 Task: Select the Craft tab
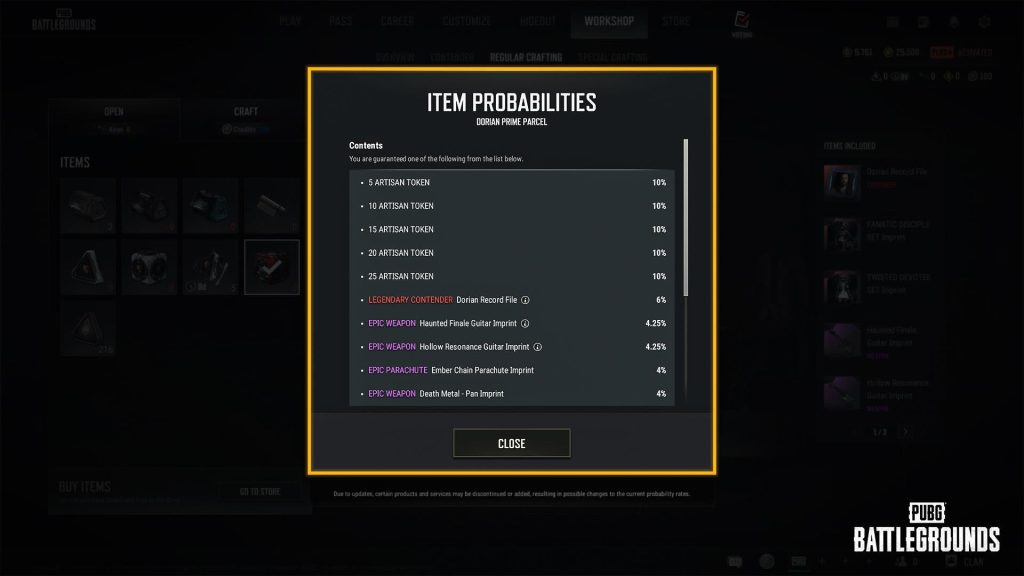[x=246, y=117]
